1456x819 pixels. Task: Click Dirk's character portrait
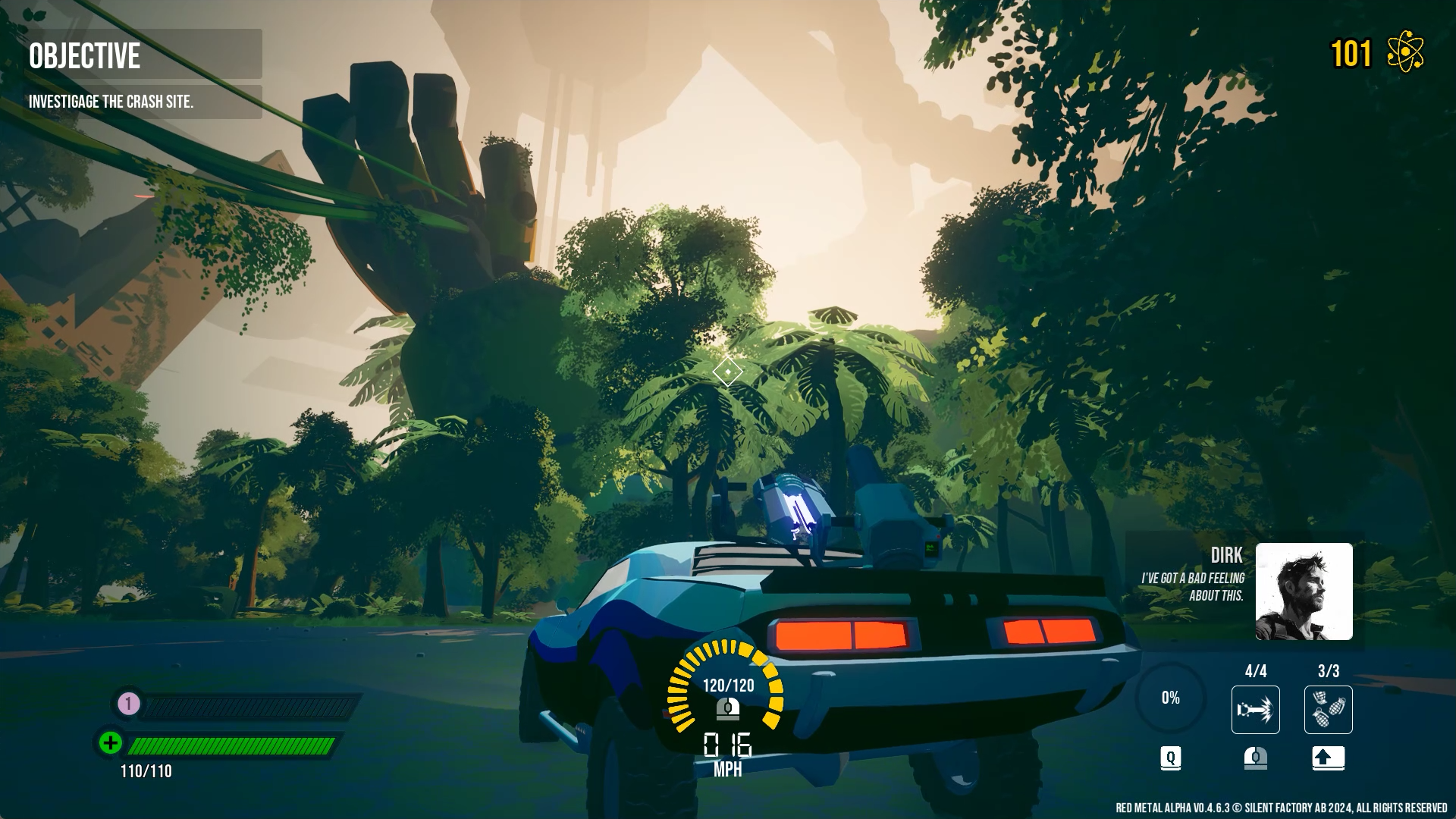coord(1304,591)
